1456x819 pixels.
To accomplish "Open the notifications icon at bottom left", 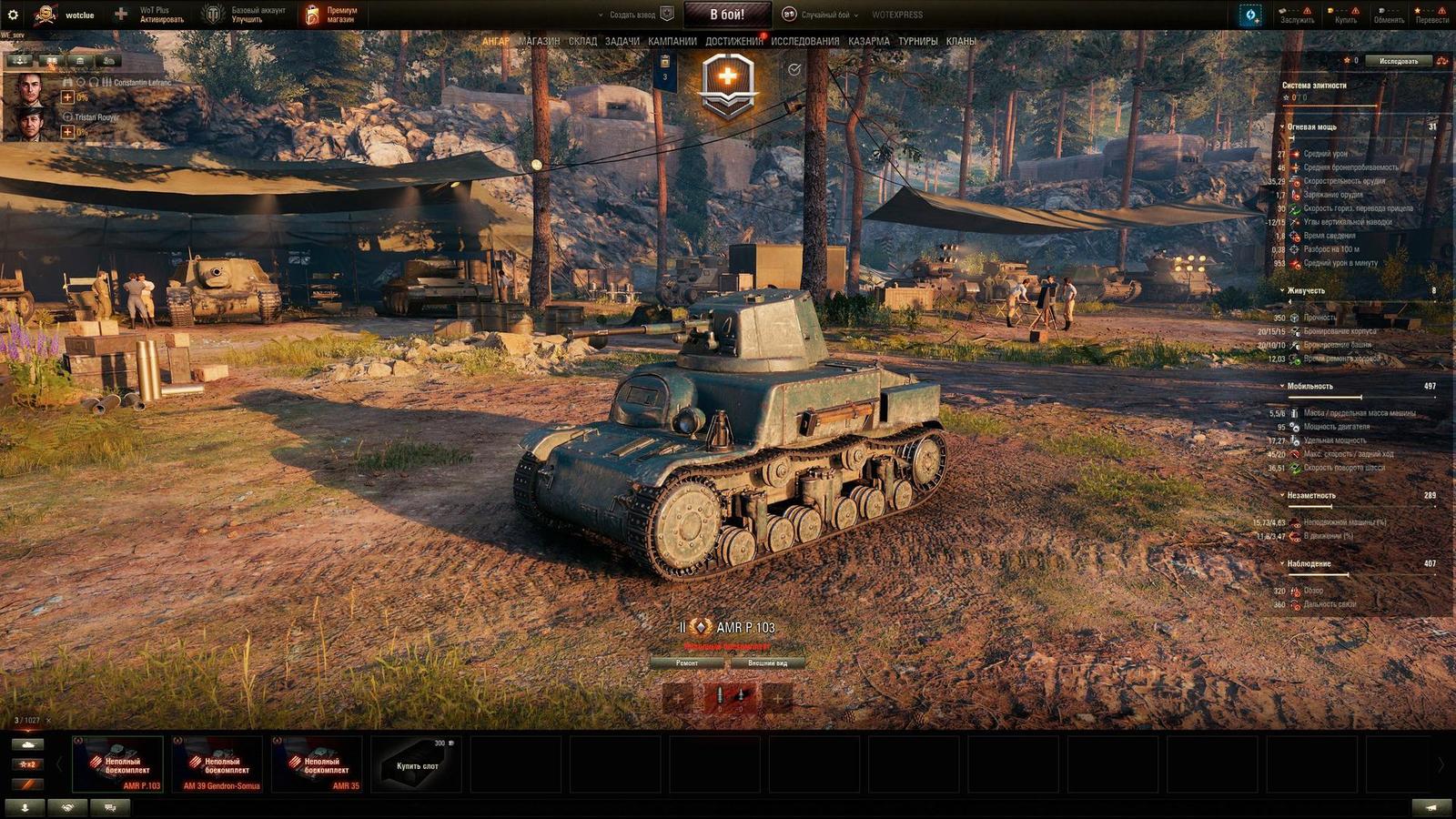I will point(25,804).
